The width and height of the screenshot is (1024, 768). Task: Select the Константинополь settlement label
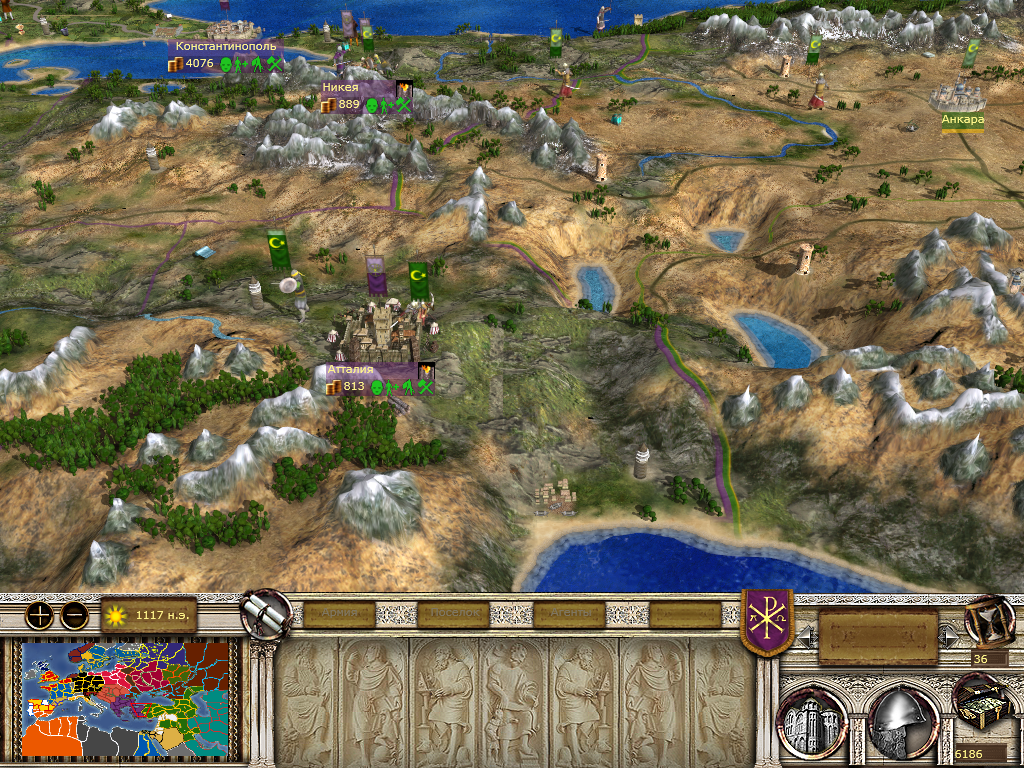(x=224, y=46)
